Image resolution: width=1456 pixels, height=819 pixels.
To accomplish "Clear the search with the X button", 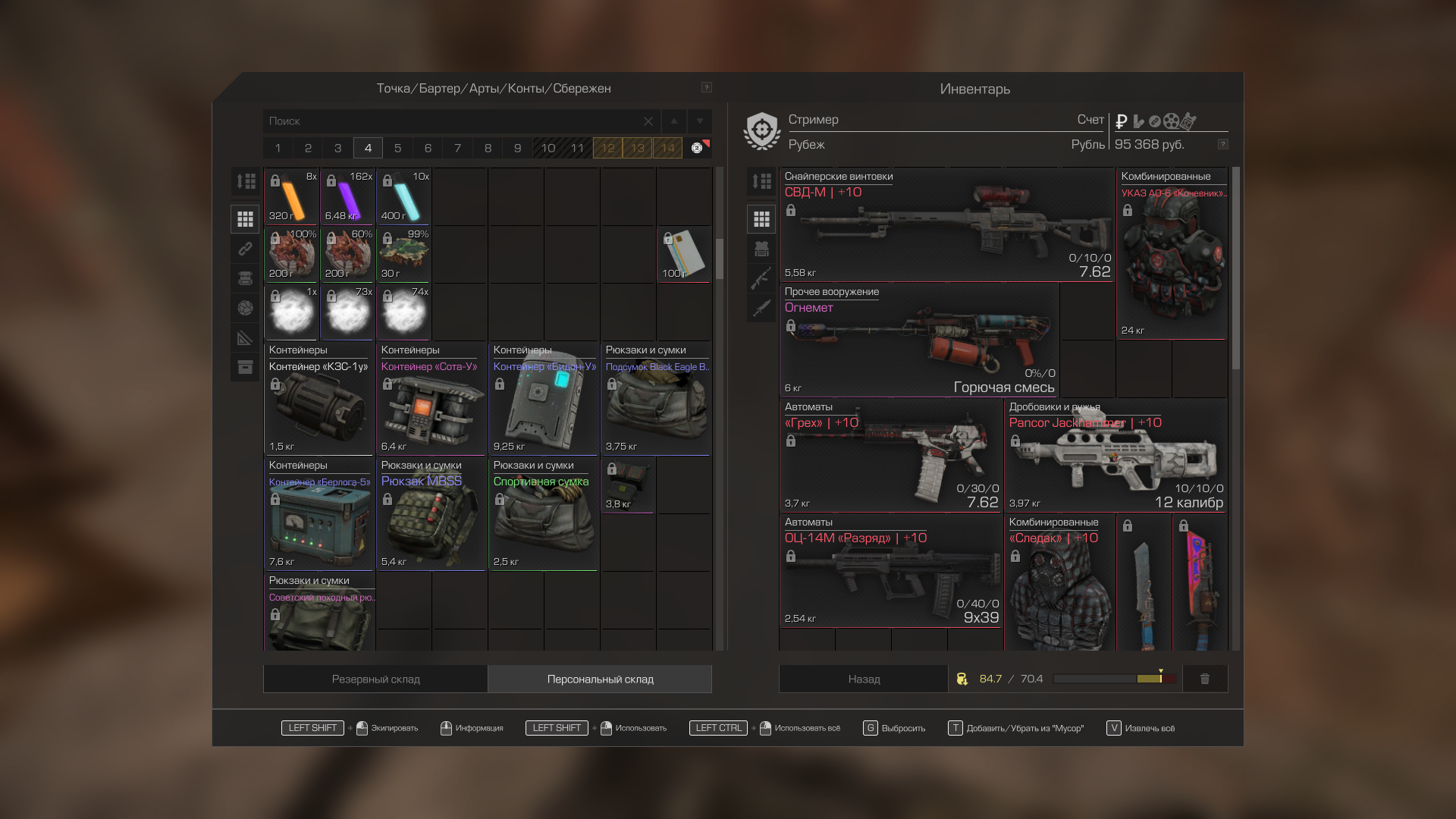I will (x=648, y=121).
